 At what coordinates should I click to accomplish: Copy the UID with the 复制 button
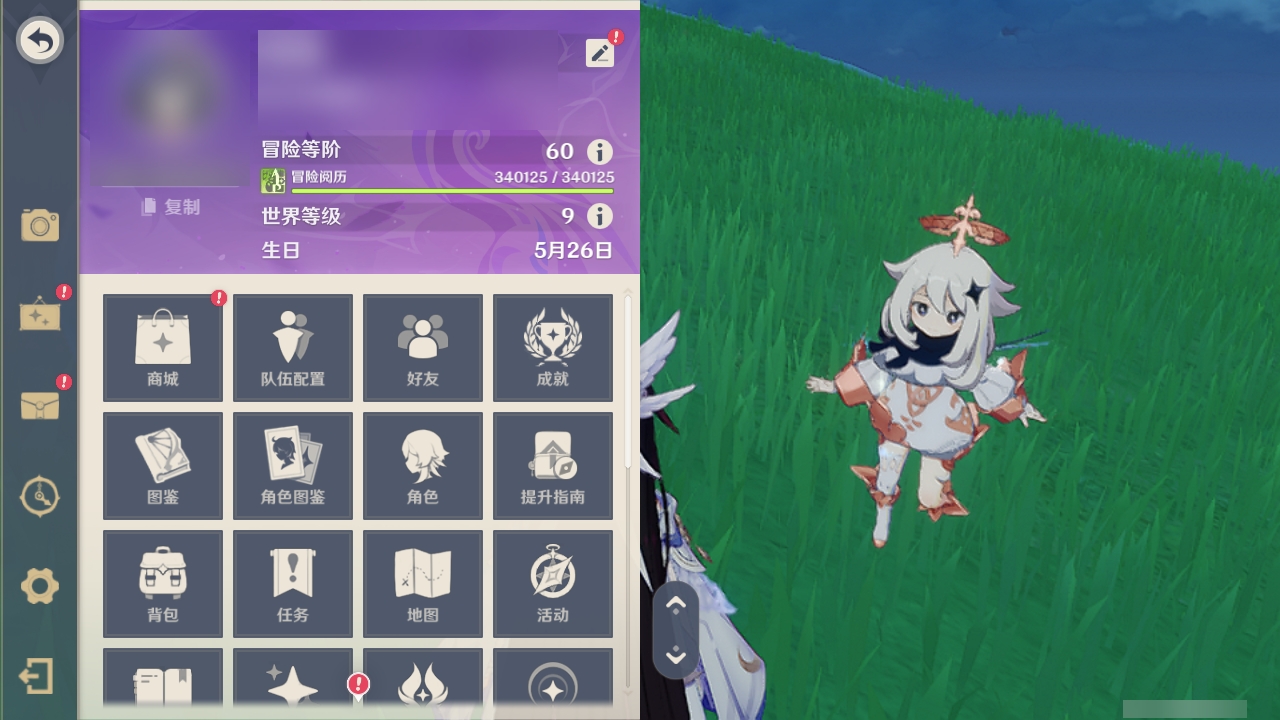tap(173, 207)
